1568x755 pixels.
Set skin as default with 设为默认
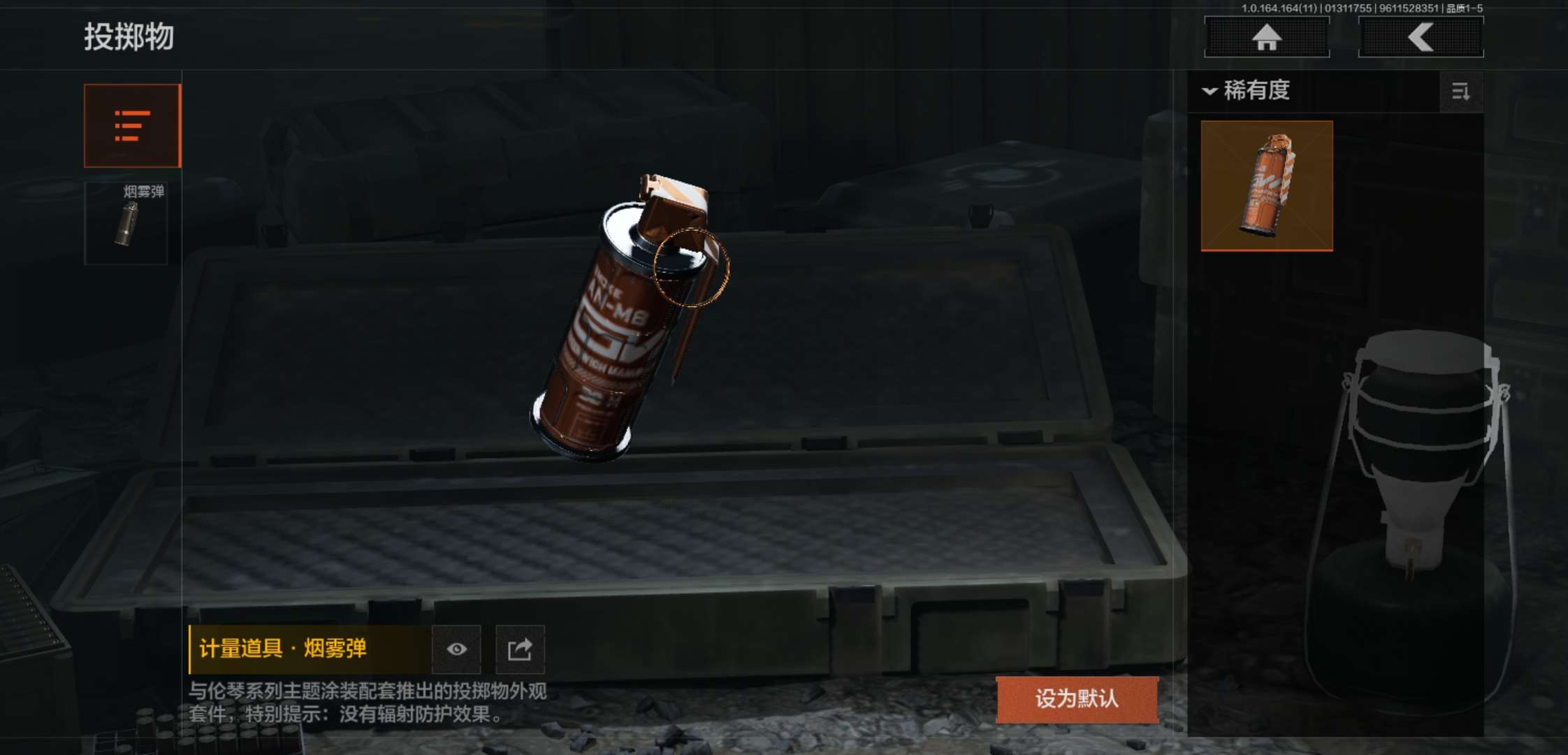[1077, 698]
